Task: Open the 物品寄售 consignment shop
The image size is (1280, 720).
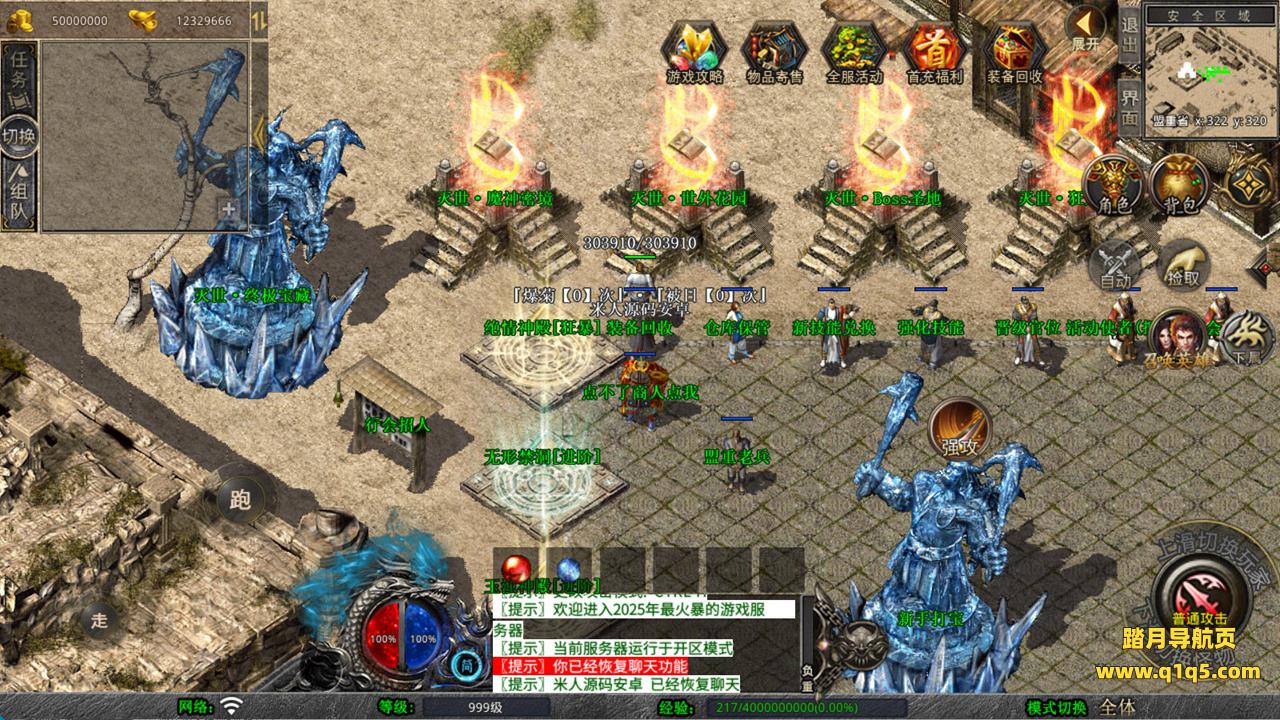Action: point(775,51)
